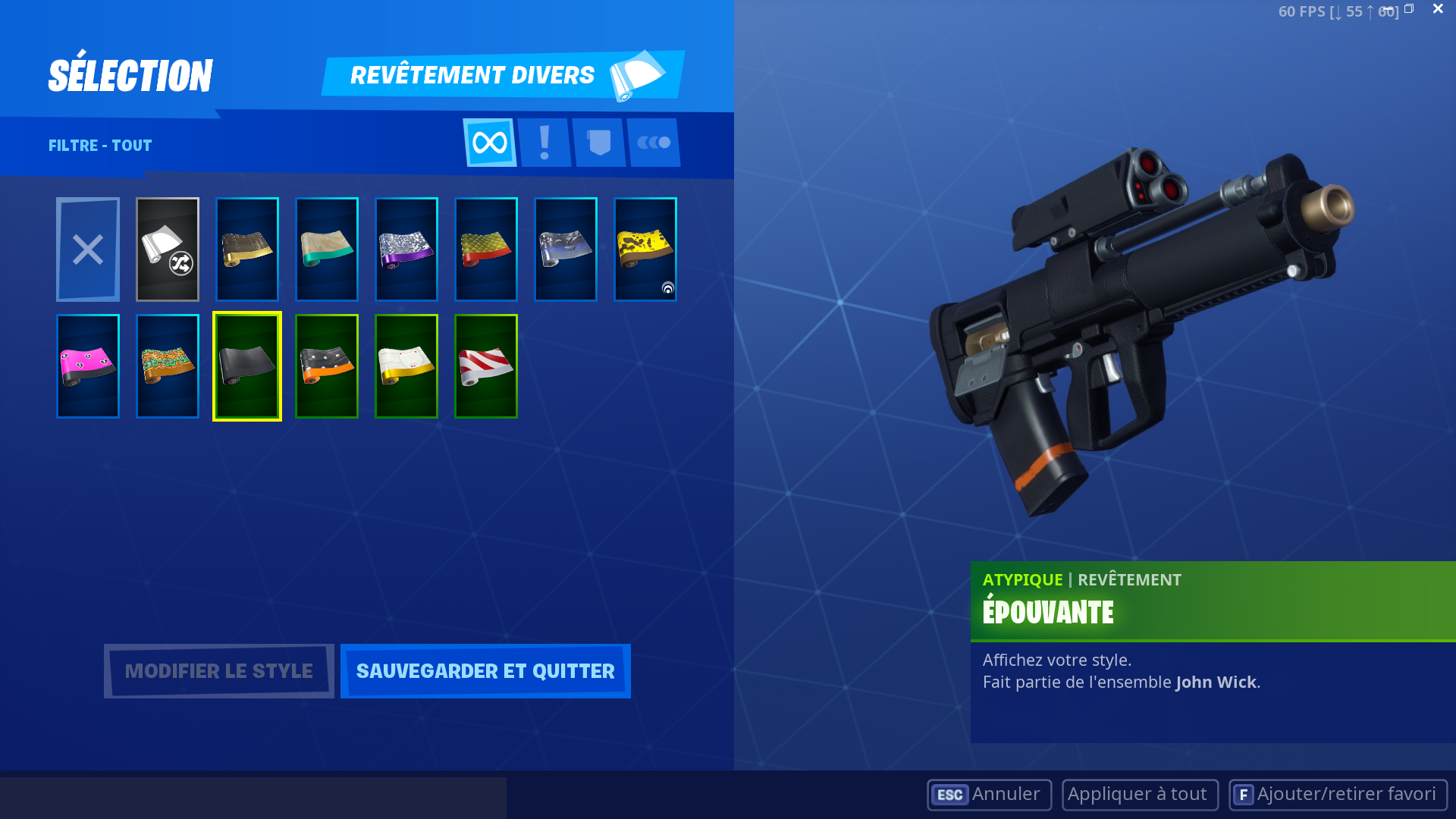Select the black and orange dotted wrap
The height and width of the screenshot is (819, 1456).
point(327,366)
